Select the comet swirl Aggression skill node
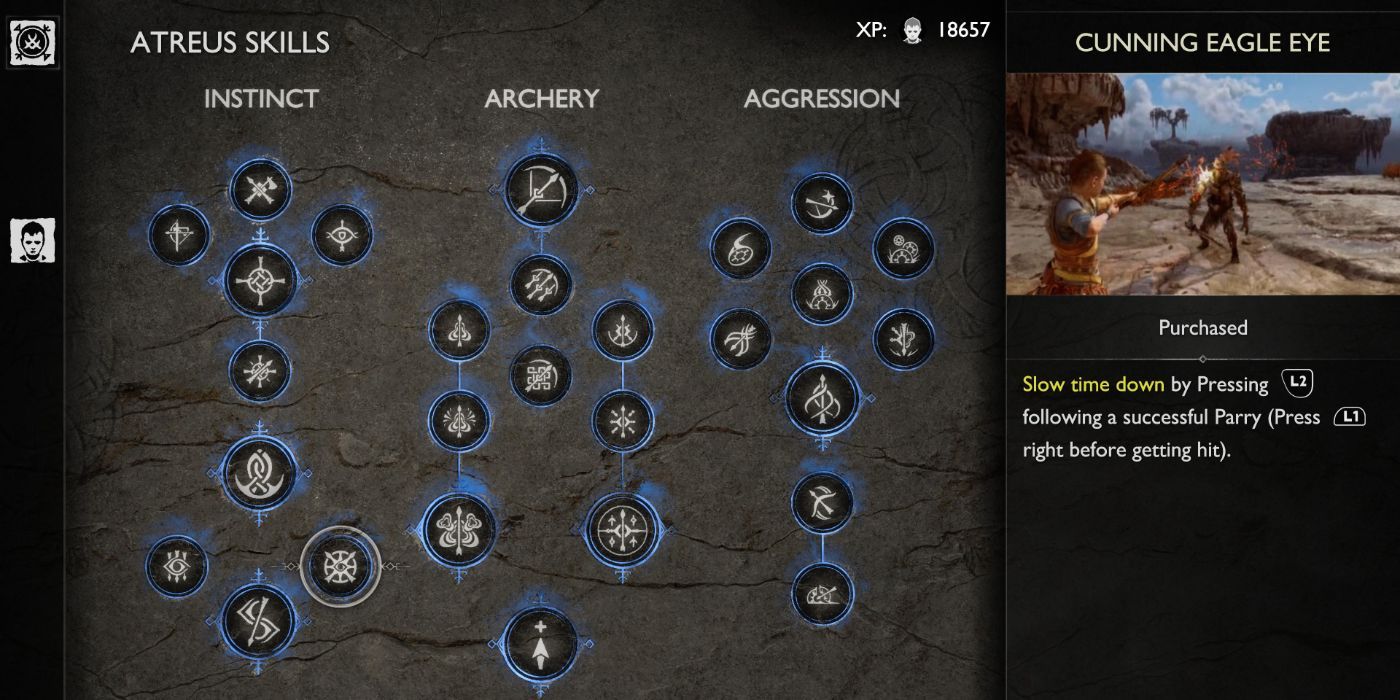The image size is (1400, 700). [x=741, y=248]
